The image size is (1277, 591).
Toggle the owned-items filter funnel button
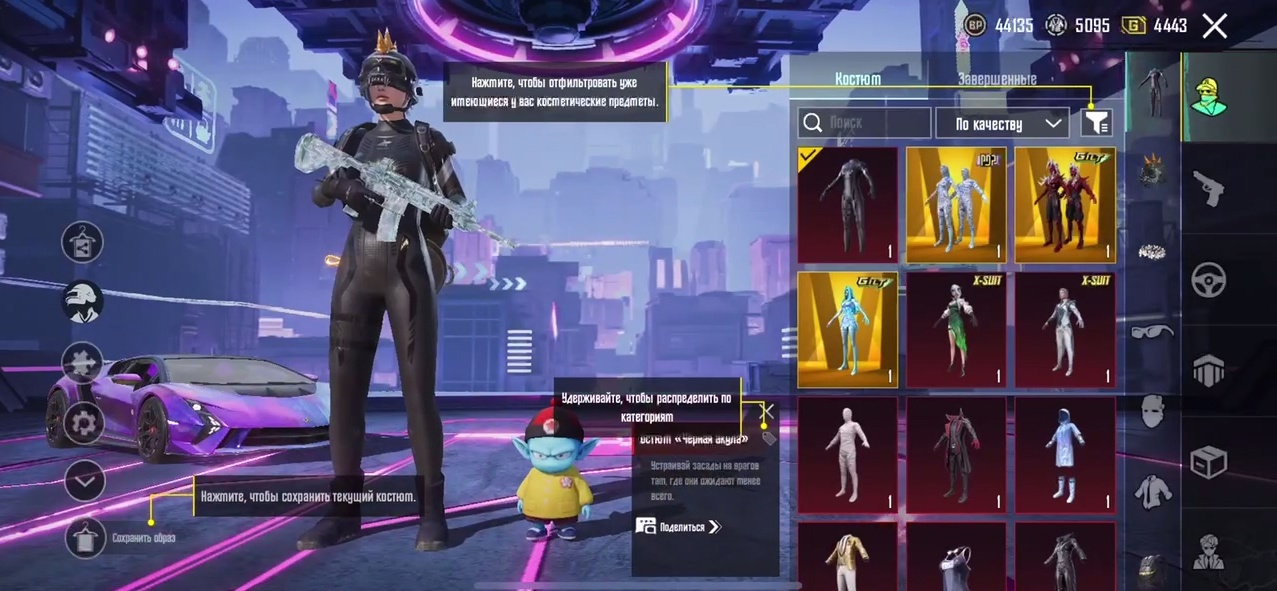(1096, 123)
